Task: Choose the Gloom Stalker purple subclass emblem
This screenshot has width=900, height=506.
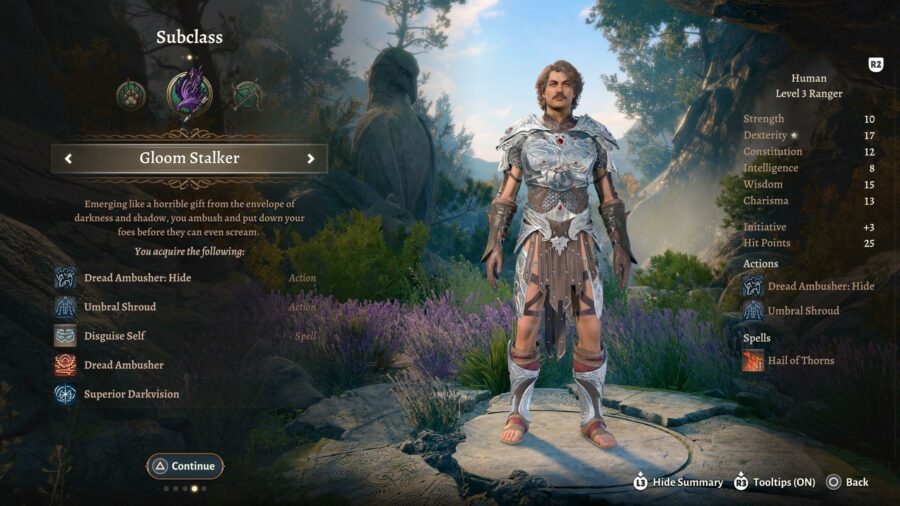Action: [x=189, y=94]
